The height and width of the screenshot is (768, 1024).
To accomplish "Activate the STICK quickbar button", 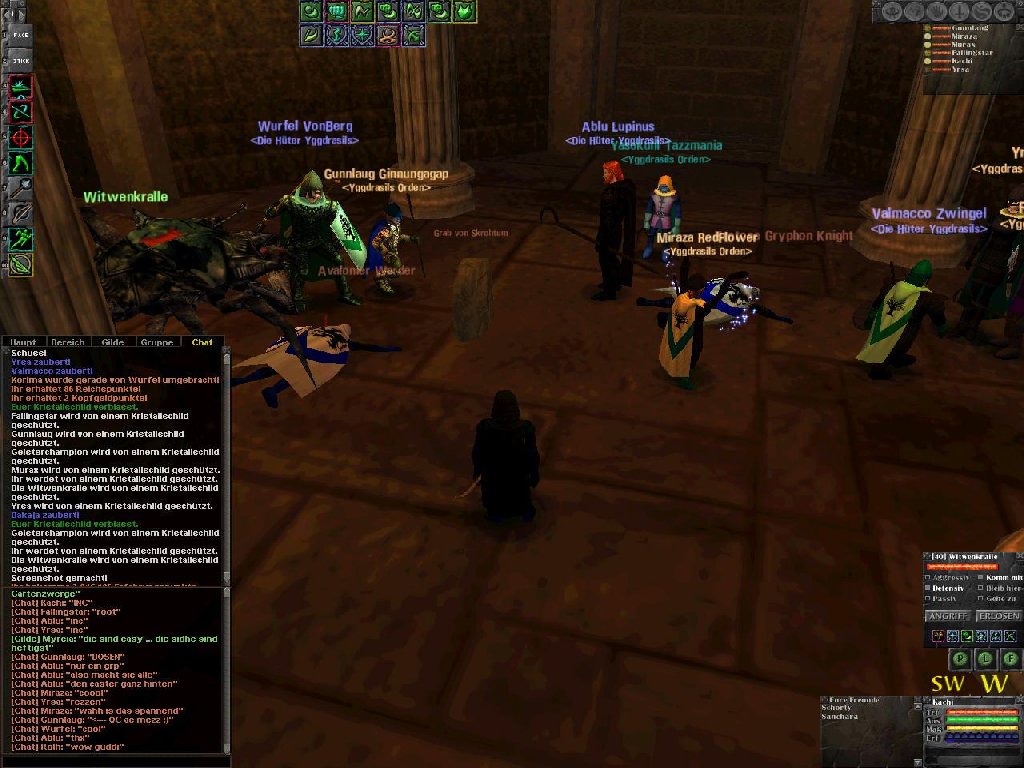I will pos(21,61).
